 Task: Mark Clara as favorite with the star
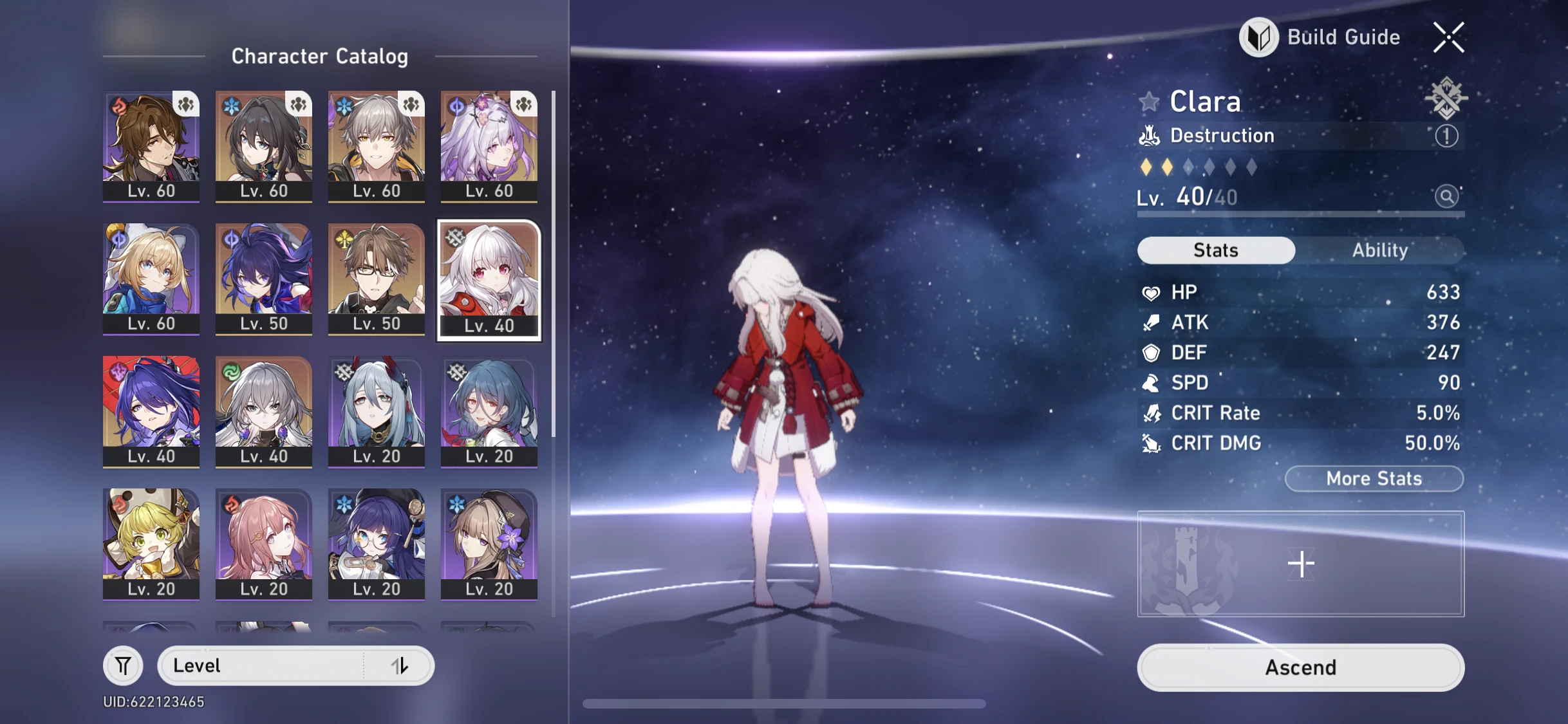pyautogui.click(x=1149, y=101)
